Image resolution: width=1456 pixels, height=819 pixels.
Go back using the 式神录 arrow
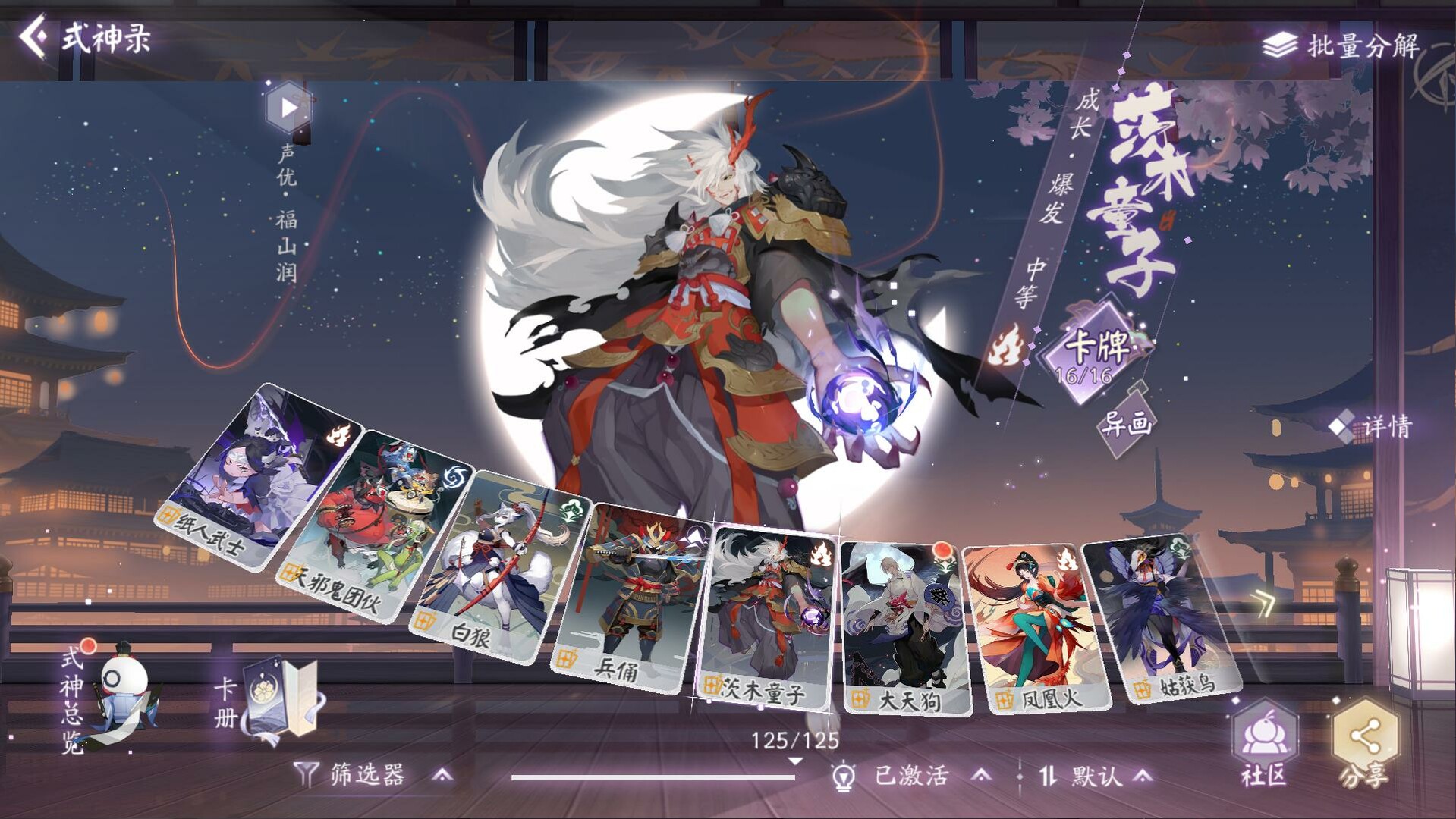pos(33,34)
